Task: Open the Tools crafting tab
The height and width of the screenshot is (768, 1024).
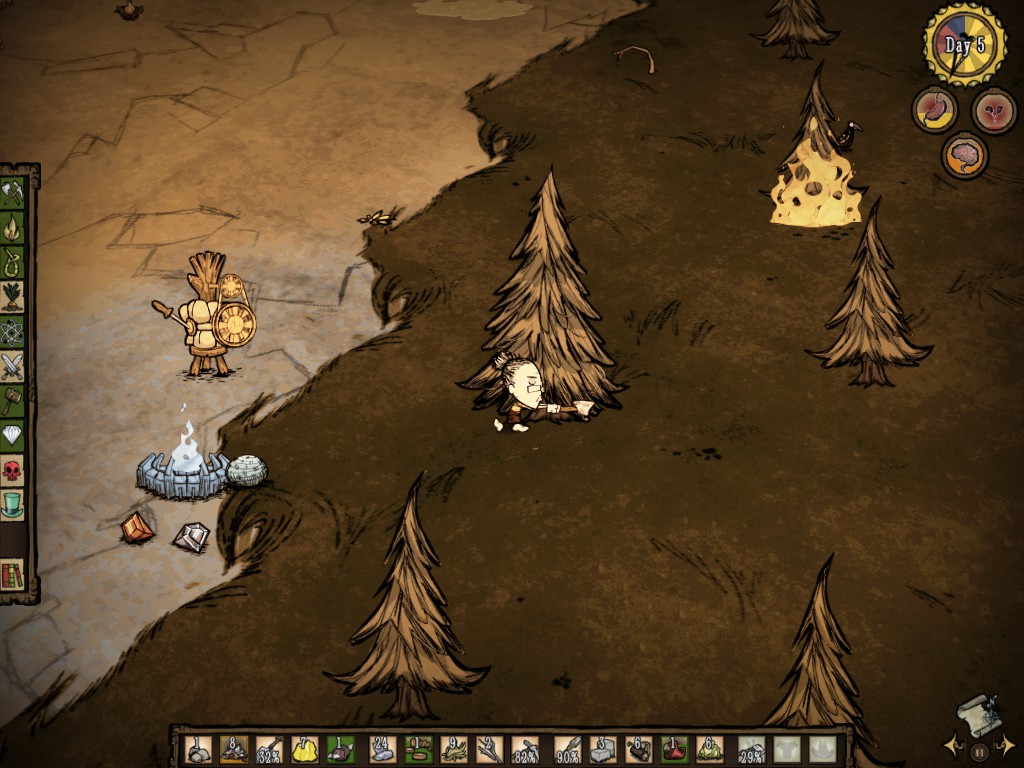Action: 12,193
